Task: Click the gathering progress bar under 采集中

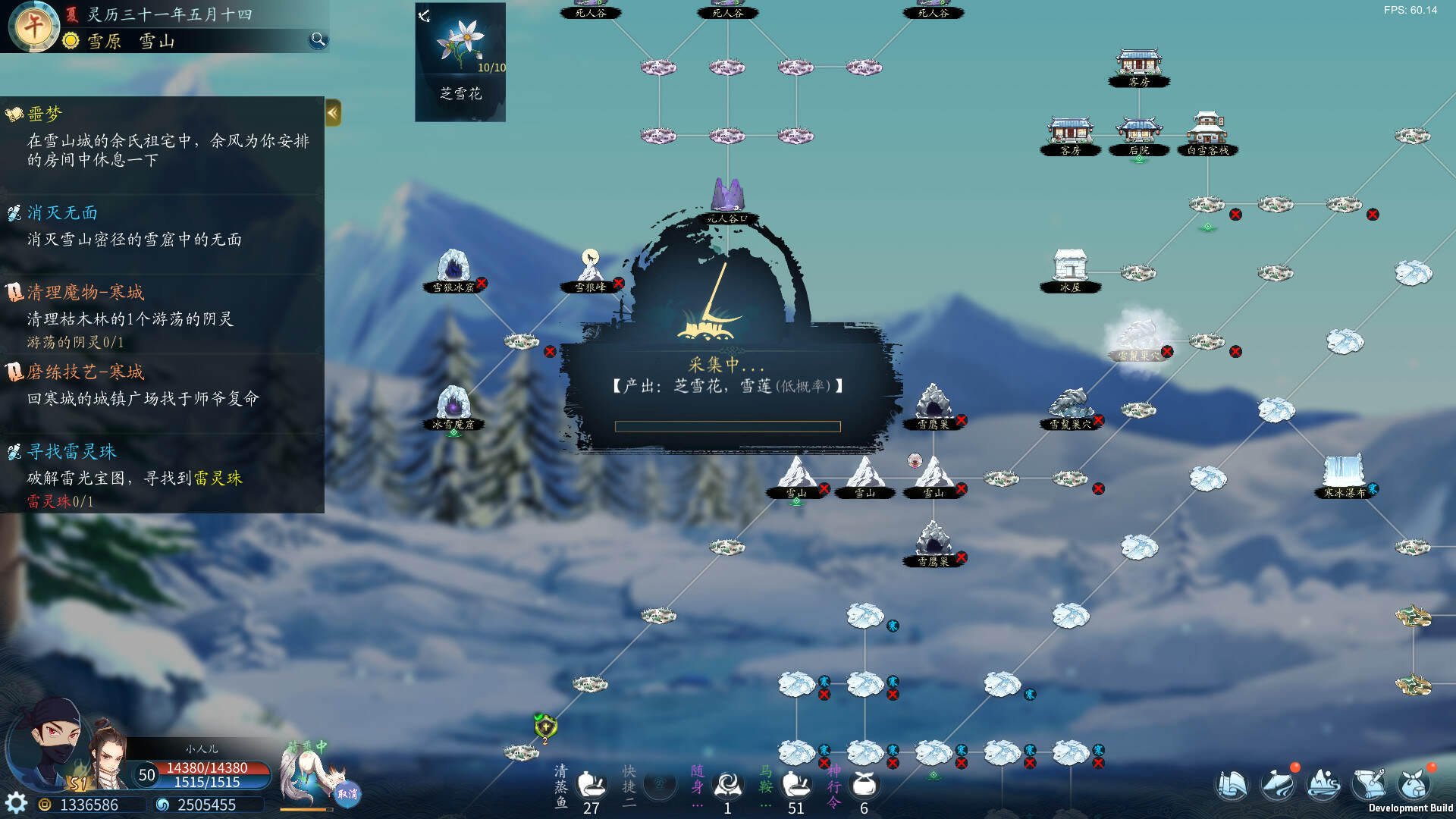Action: (x=728, y=426)
